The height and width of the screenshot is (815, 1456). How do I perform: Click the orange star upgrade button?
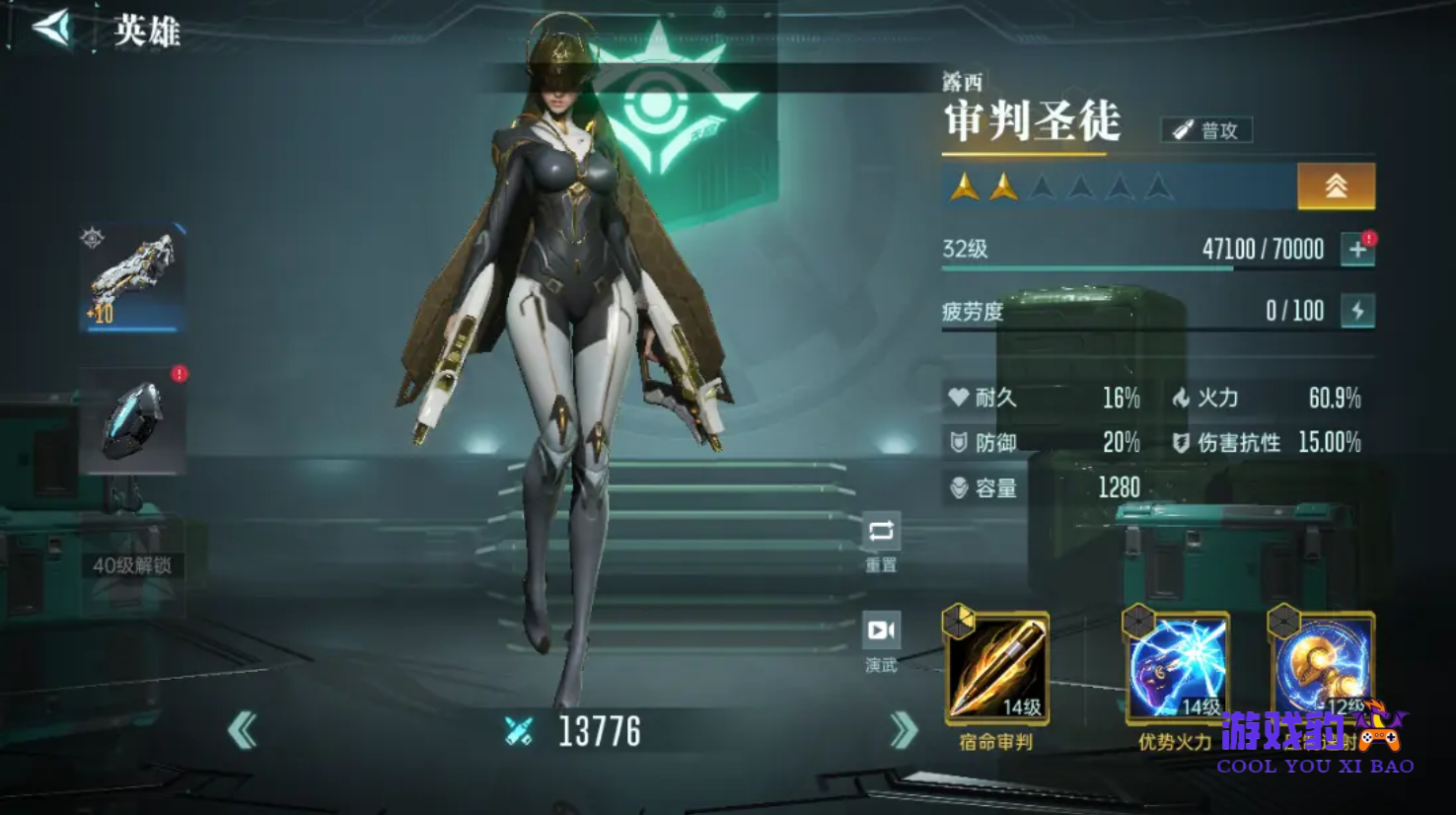[1336, 186]
